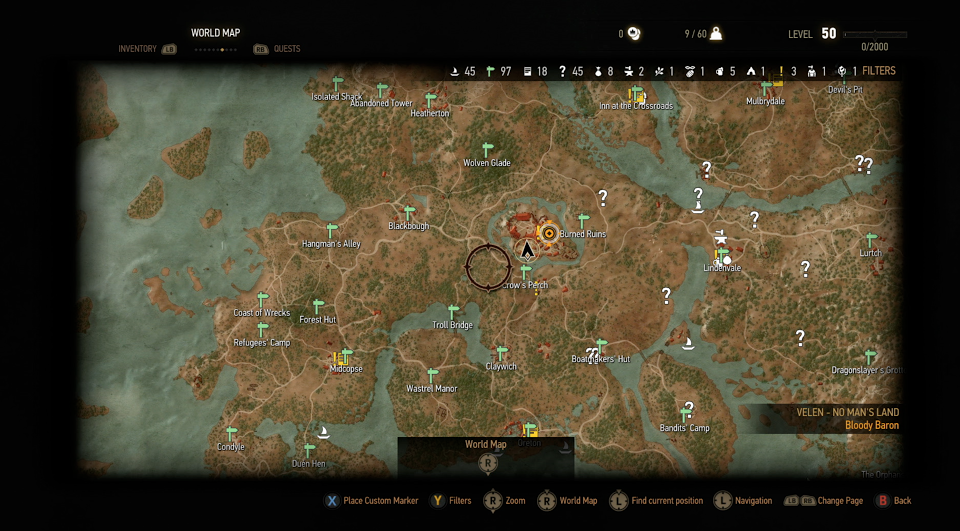Select the Coast of Wrecks signpost
Screen dimensions: 960x531
click(263, 300)
